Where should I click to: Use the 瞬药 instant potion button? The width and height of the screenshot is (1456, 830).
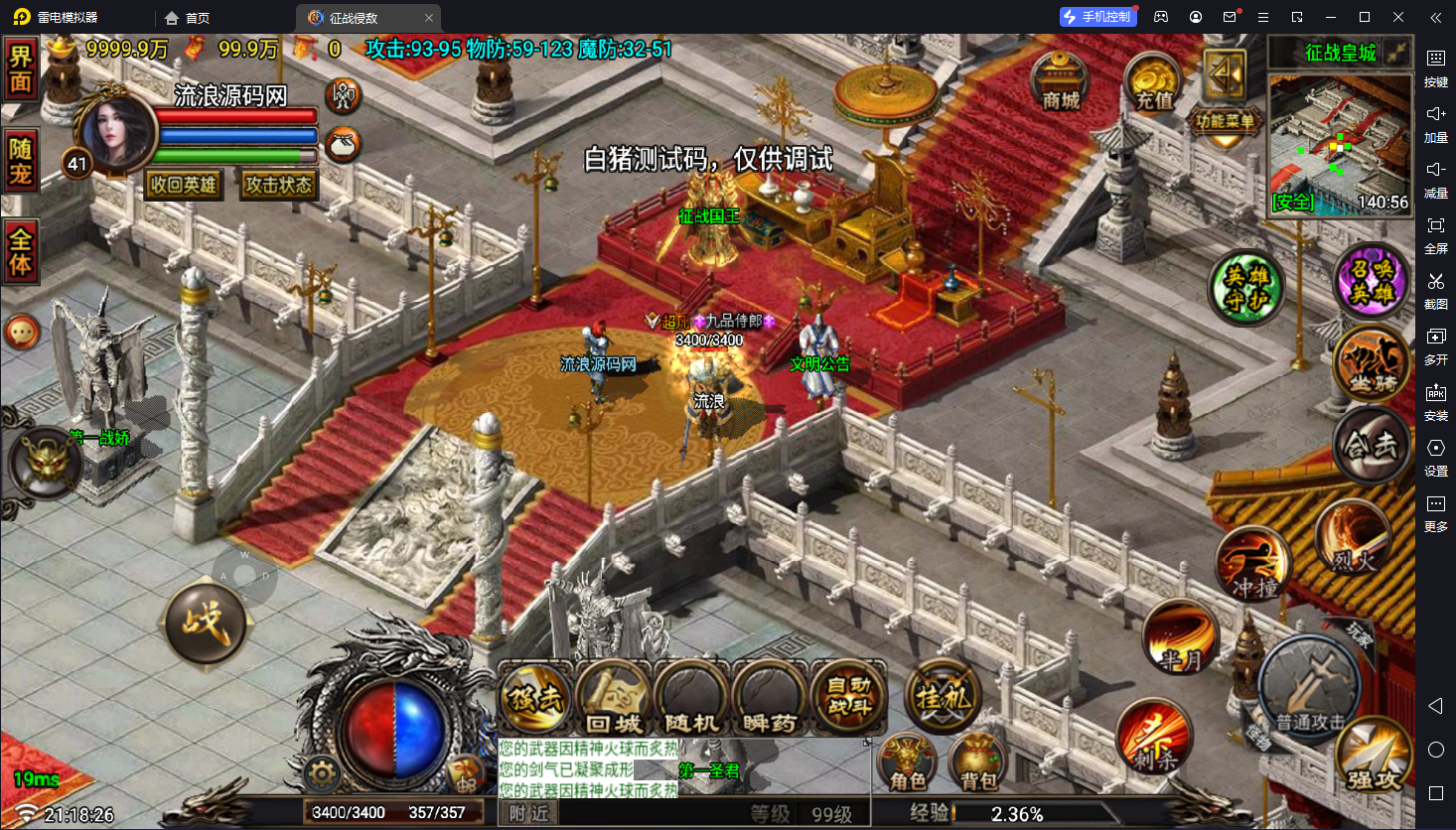coord(769,698)
